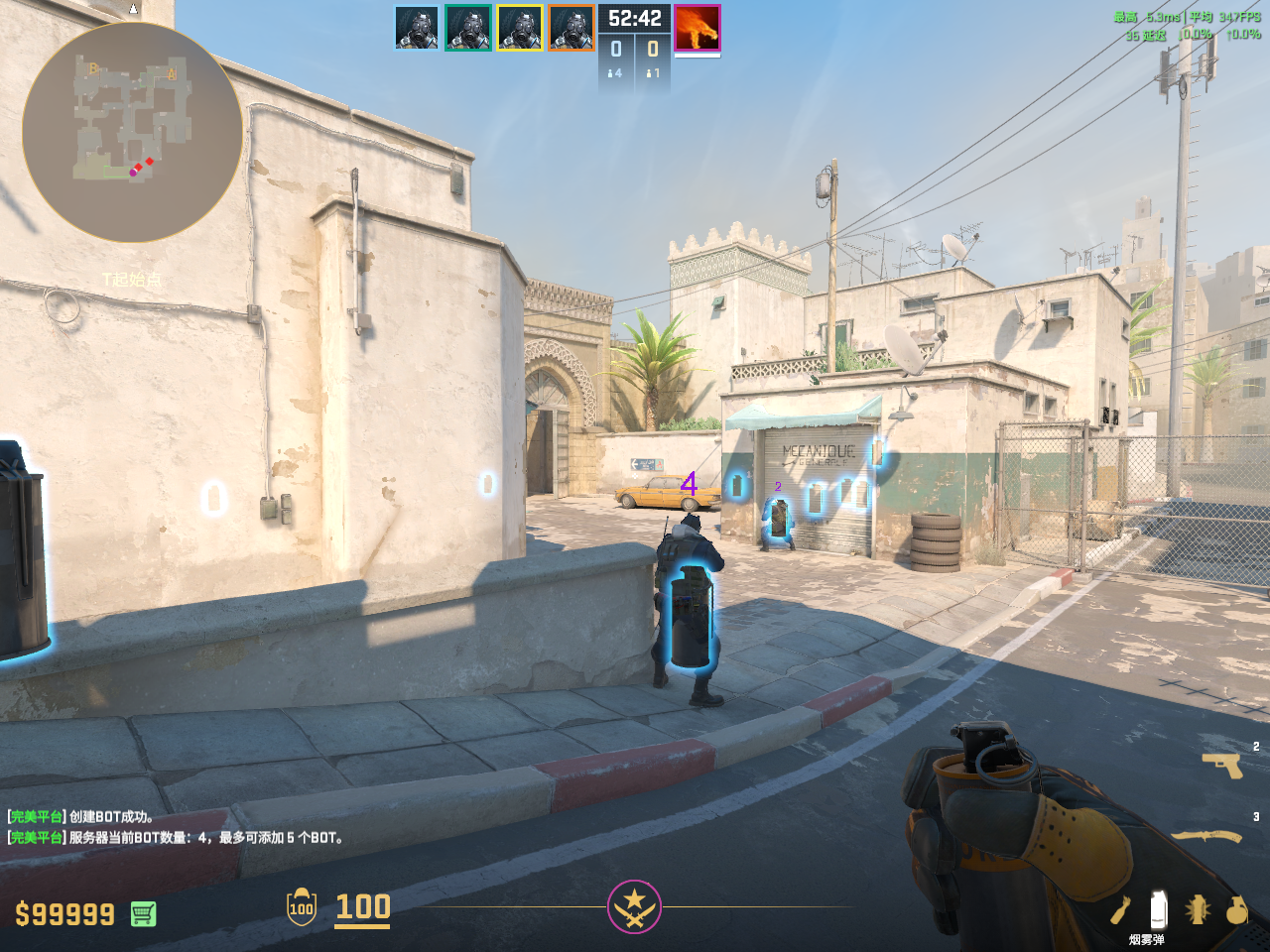Select the orange-bordered teammate avatar

coord(571,28)
